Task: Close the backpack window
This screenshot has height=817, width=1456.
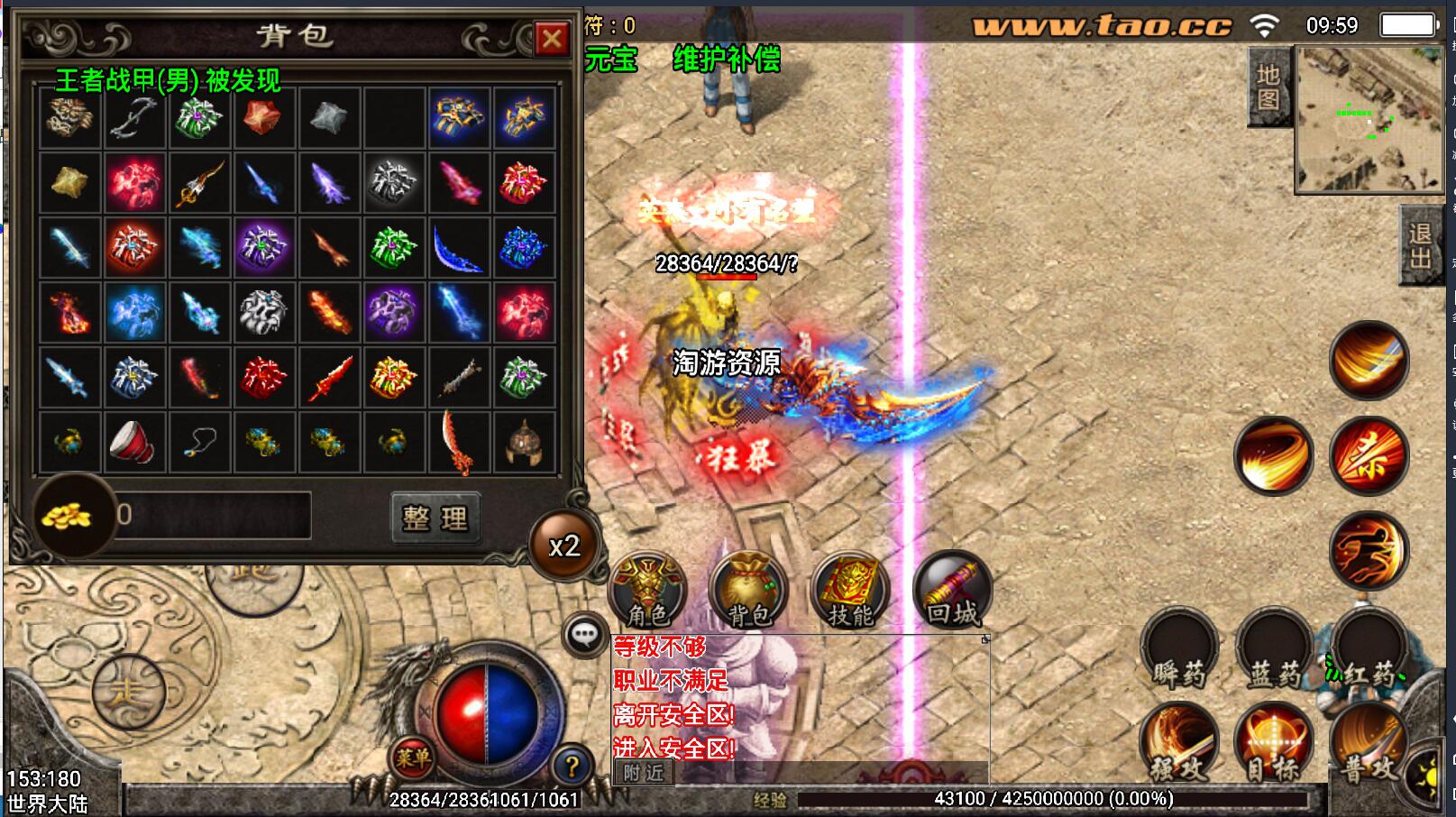Action: 551,39
